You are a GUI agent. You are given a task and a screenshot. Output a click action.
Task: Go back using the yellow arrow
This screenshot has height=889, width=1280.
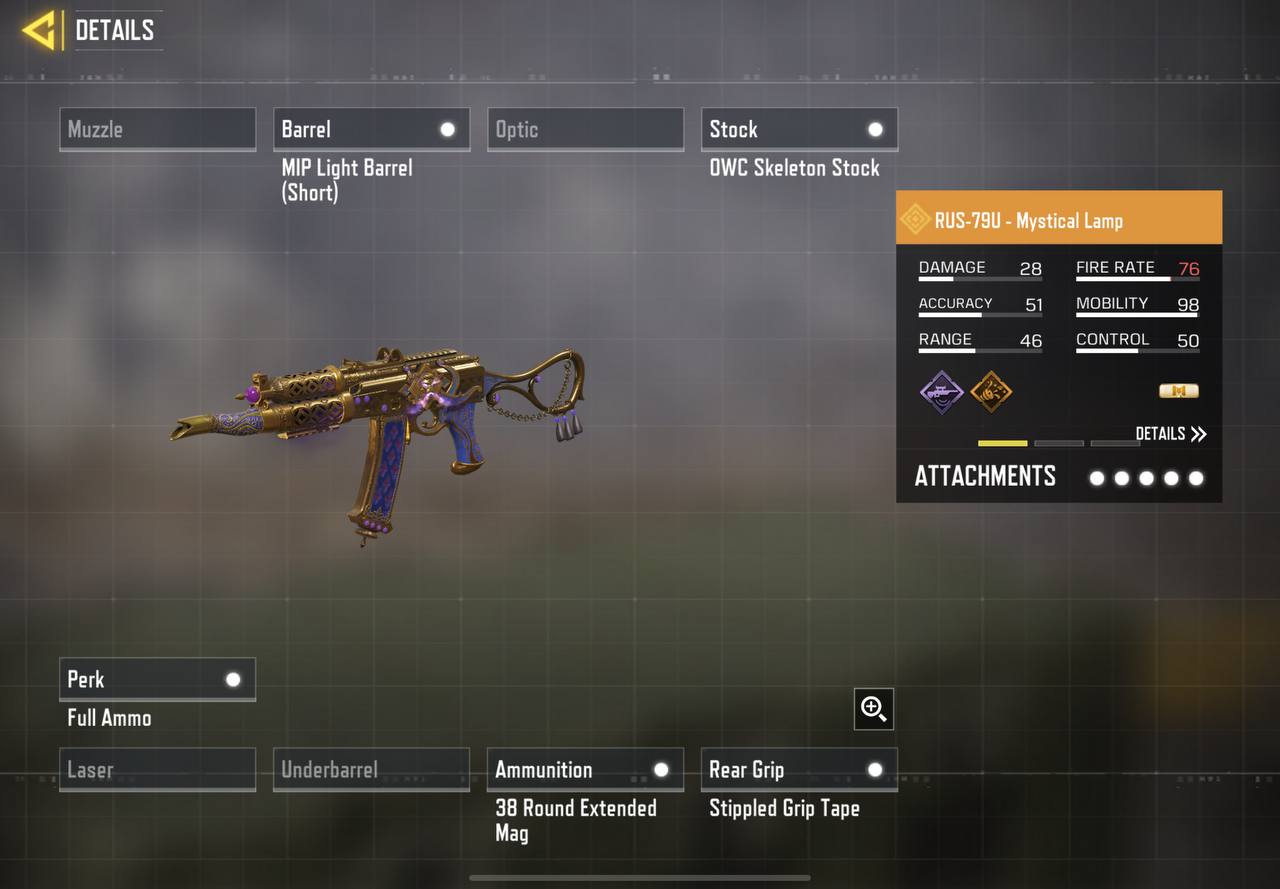pyautogui.click(x=40, y=30)
